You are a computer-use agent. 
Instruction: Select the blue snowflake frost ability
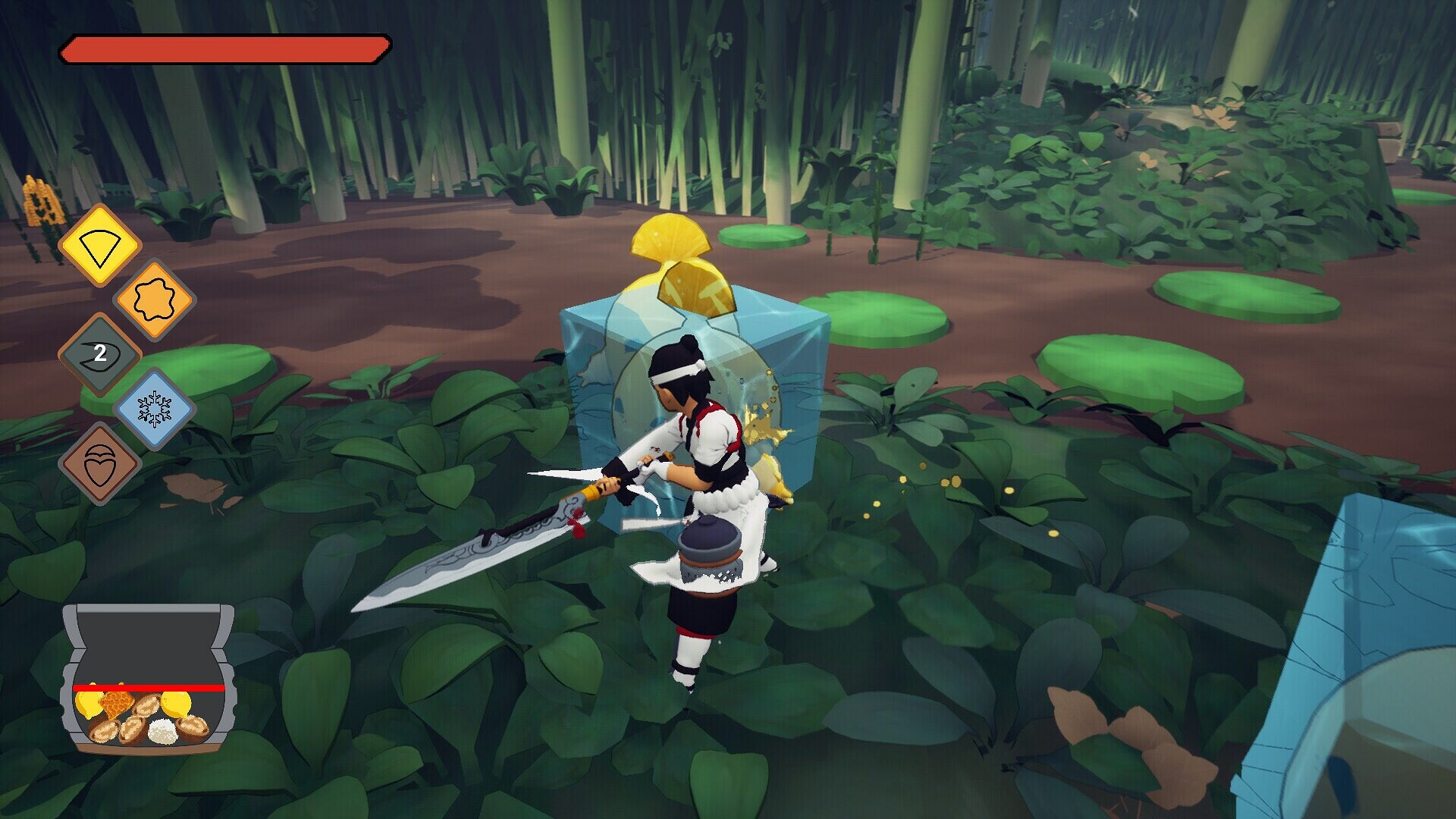(155, 407)
